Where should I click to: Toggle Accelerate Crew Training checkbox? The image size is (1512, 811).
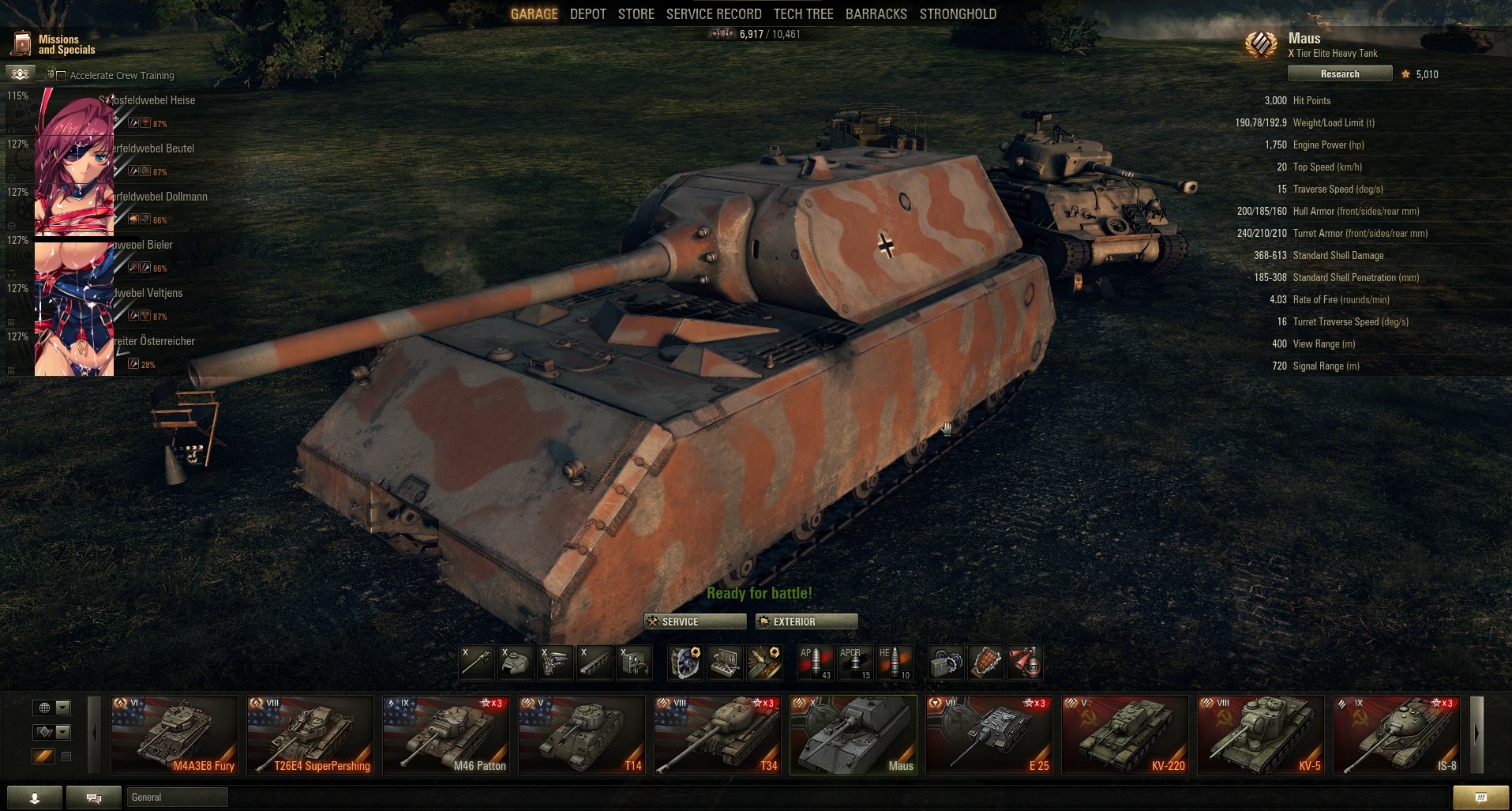point(61,76)
